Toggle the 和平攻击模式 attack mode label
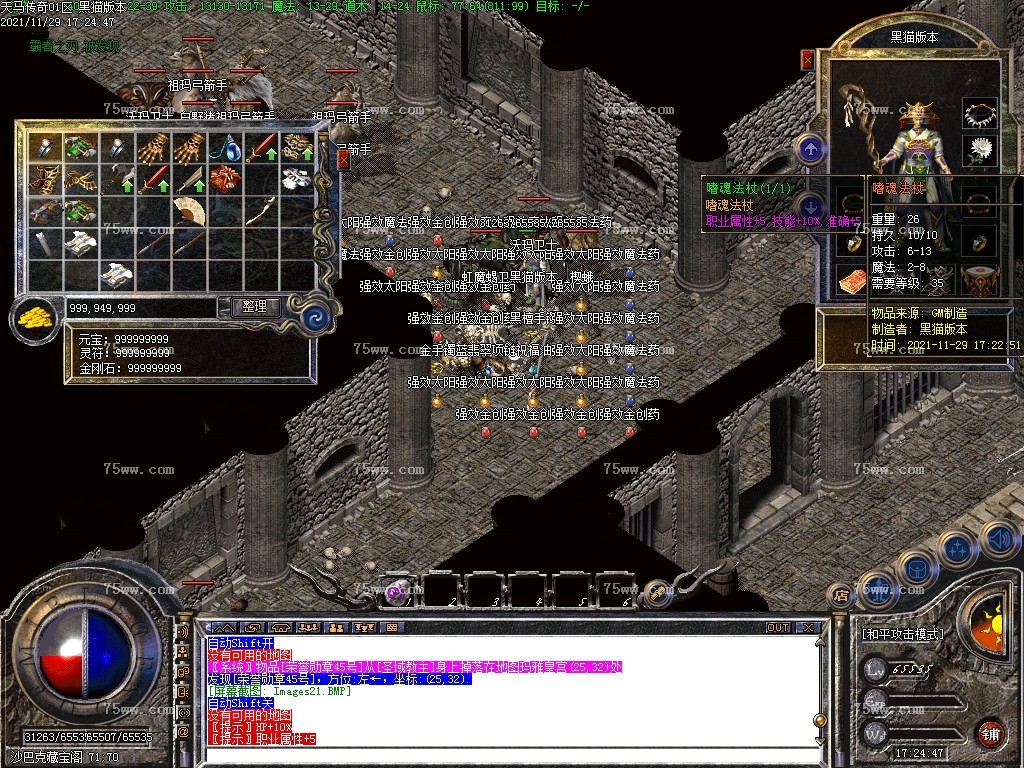Viewport: 1024px width, 768px height. 902,634
